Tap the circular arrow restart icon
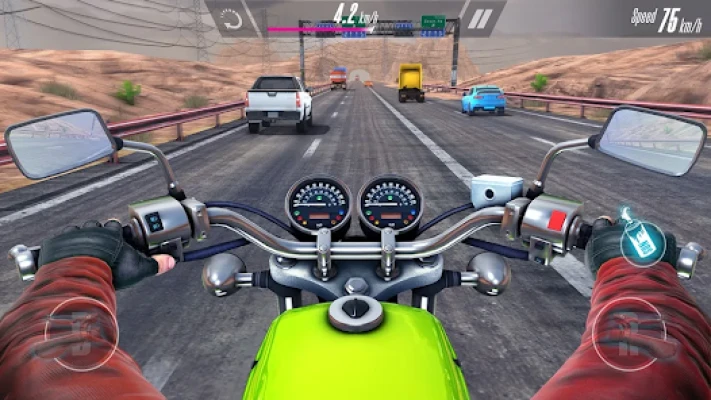711x400 pixels. coord(232,18)
